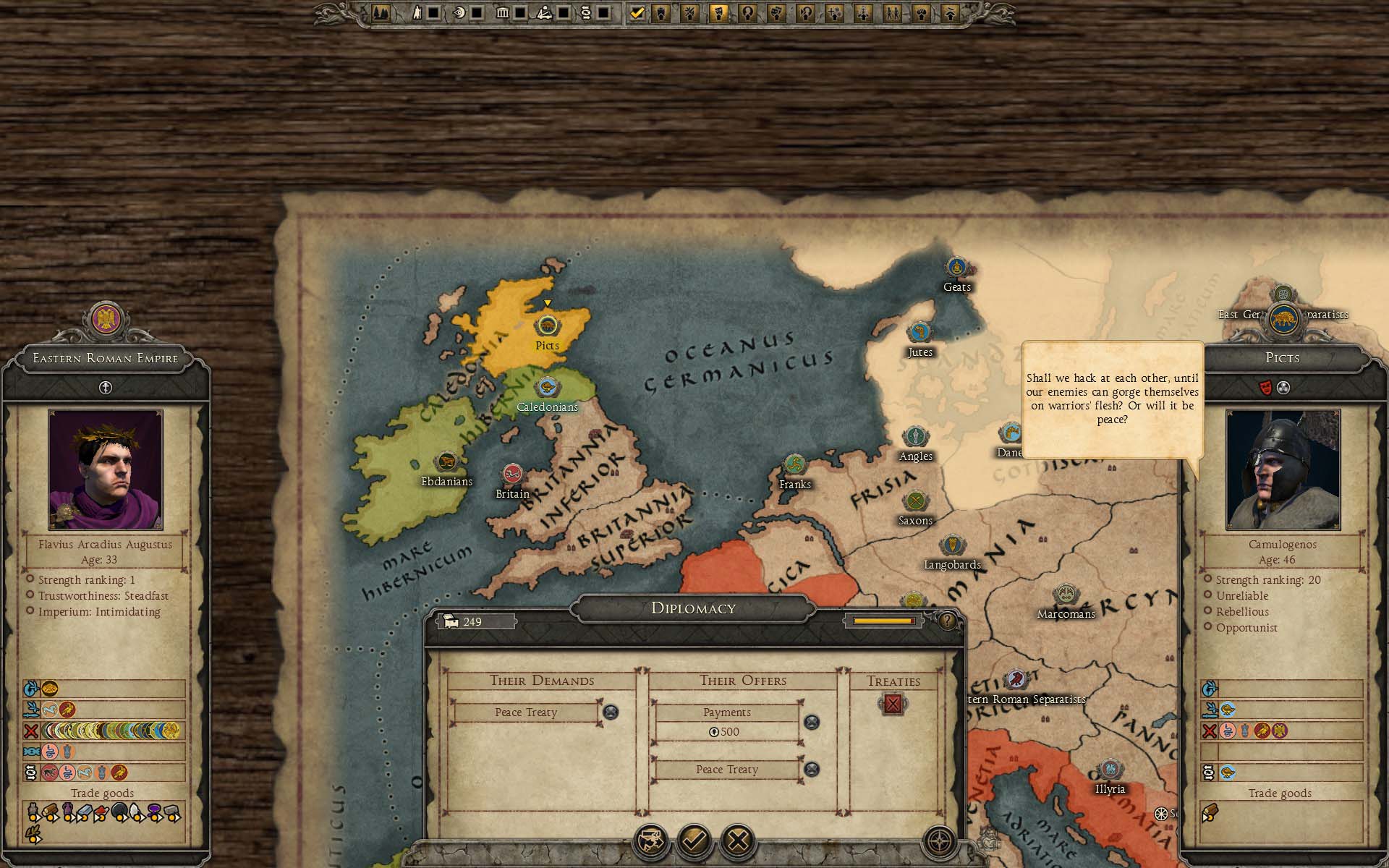Screen dimensions: 1389x868
Task: Remove the Payments entry from Their Offers
Action: [x=812, y=722]
